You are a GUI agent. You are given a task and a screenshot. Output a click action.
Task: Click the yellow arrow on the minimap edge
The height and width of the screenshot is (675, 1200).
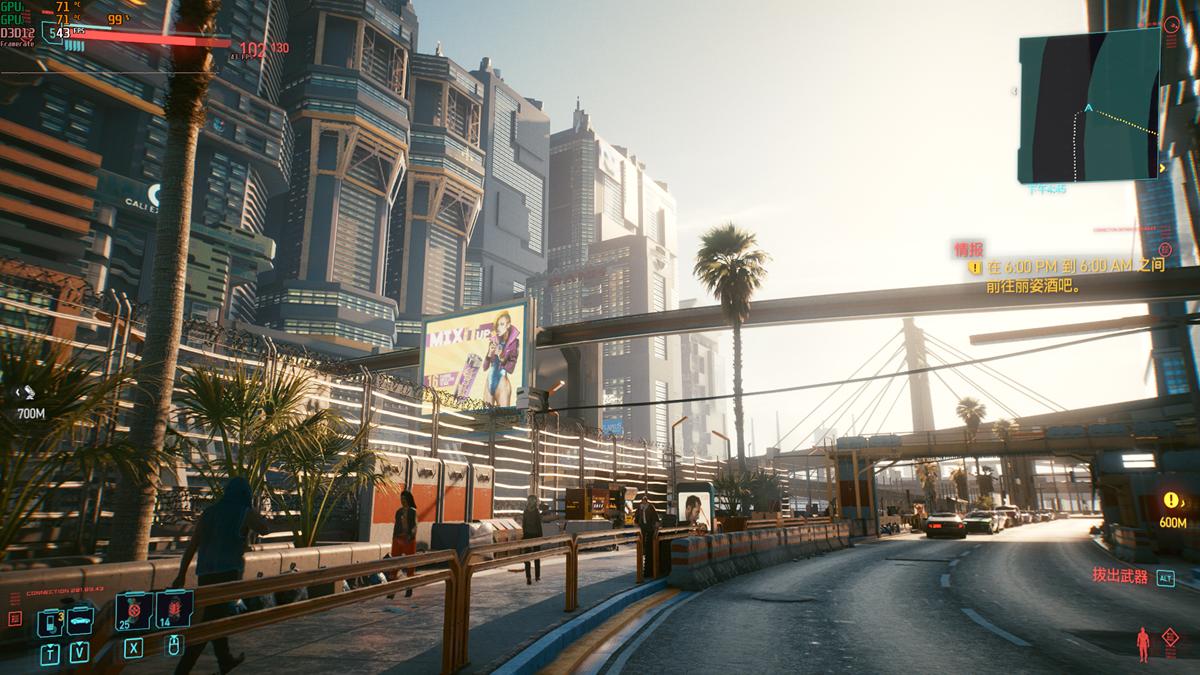[1161, 169]
